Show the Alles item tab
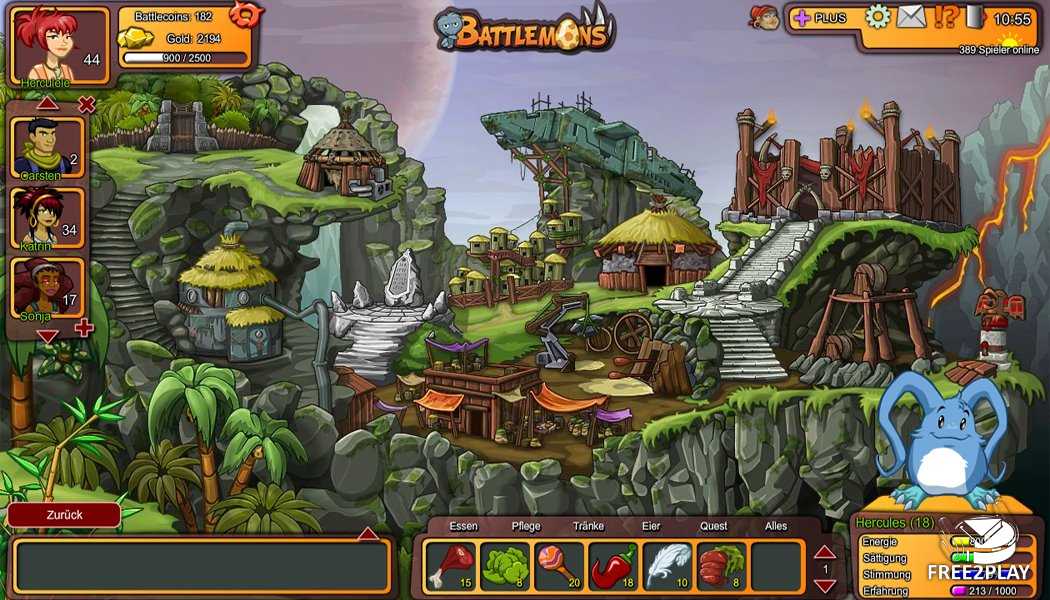This screenshot has width=1050, height=600. point(776,526)
